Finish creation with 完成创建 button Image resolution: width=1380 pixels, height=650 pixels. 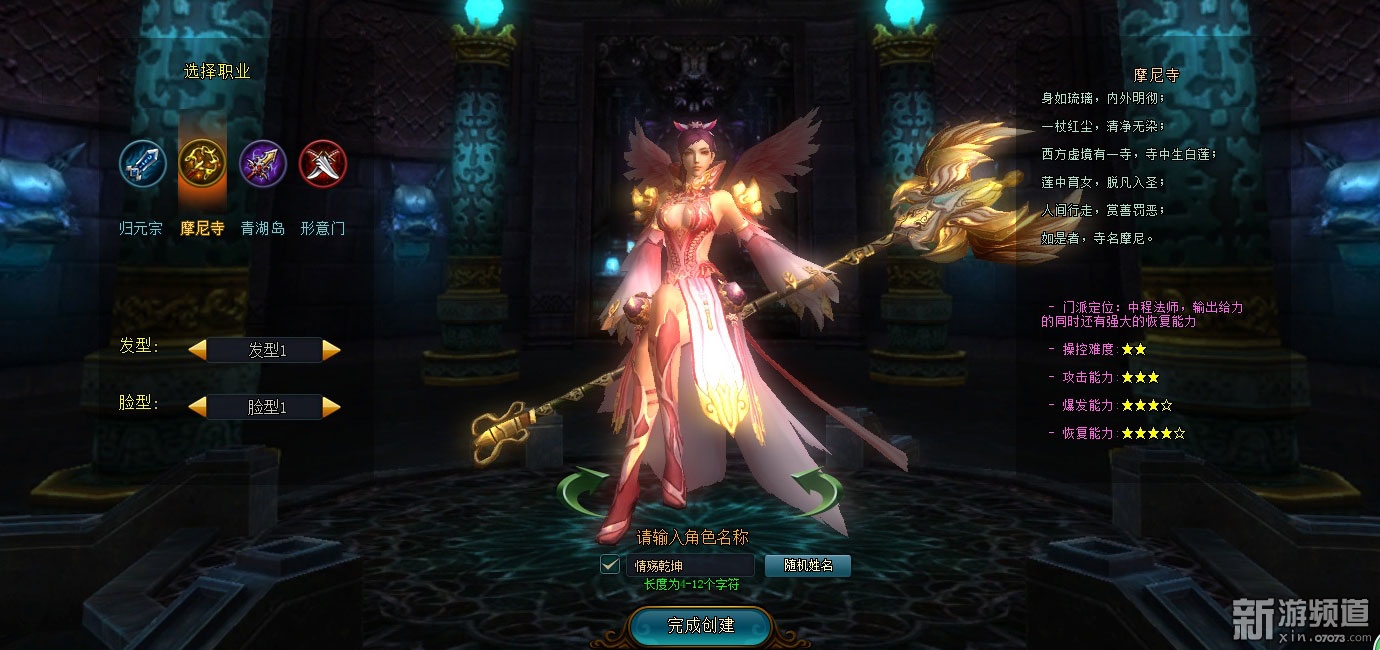[700, 626]
